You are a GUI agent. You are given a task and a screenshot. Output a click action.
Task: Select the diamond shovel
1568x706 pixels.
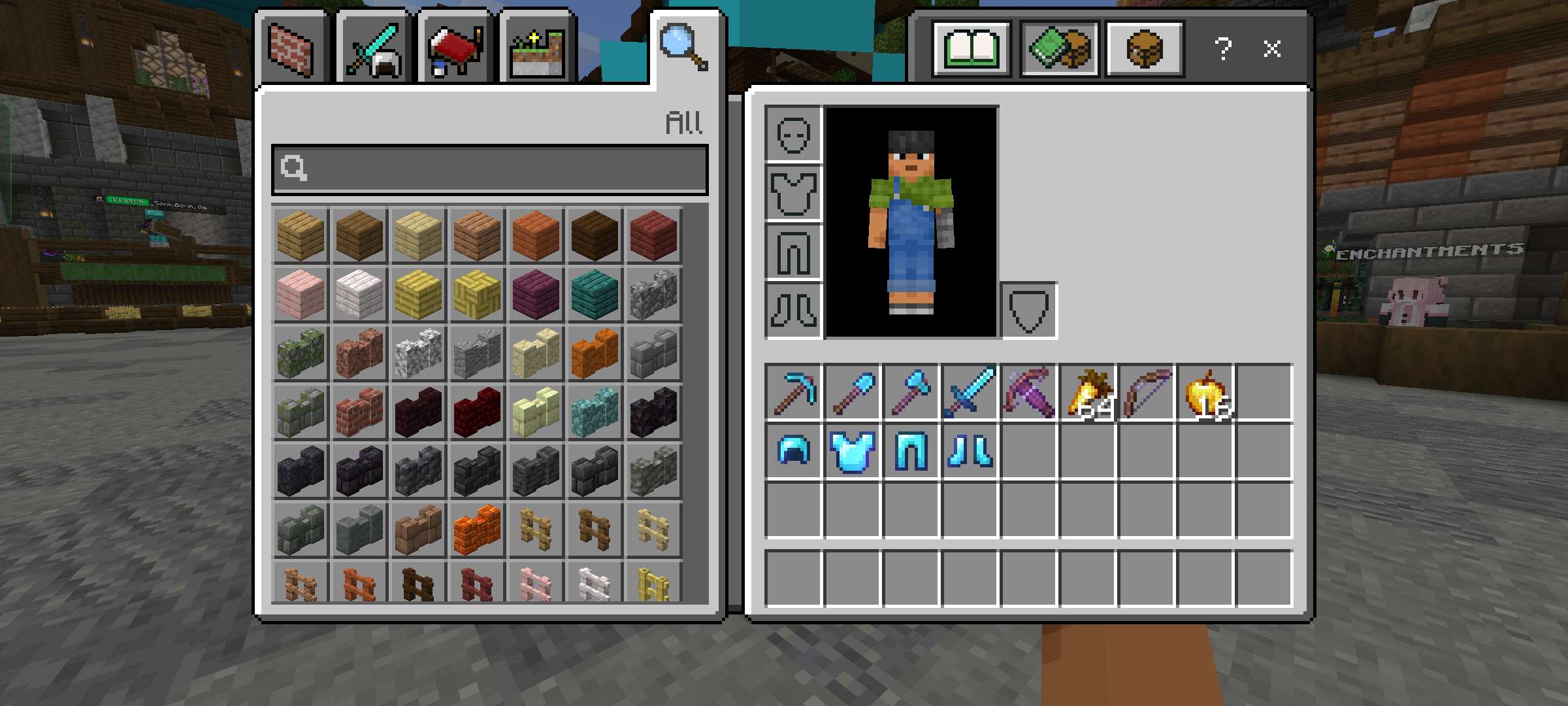coord(851,393)
